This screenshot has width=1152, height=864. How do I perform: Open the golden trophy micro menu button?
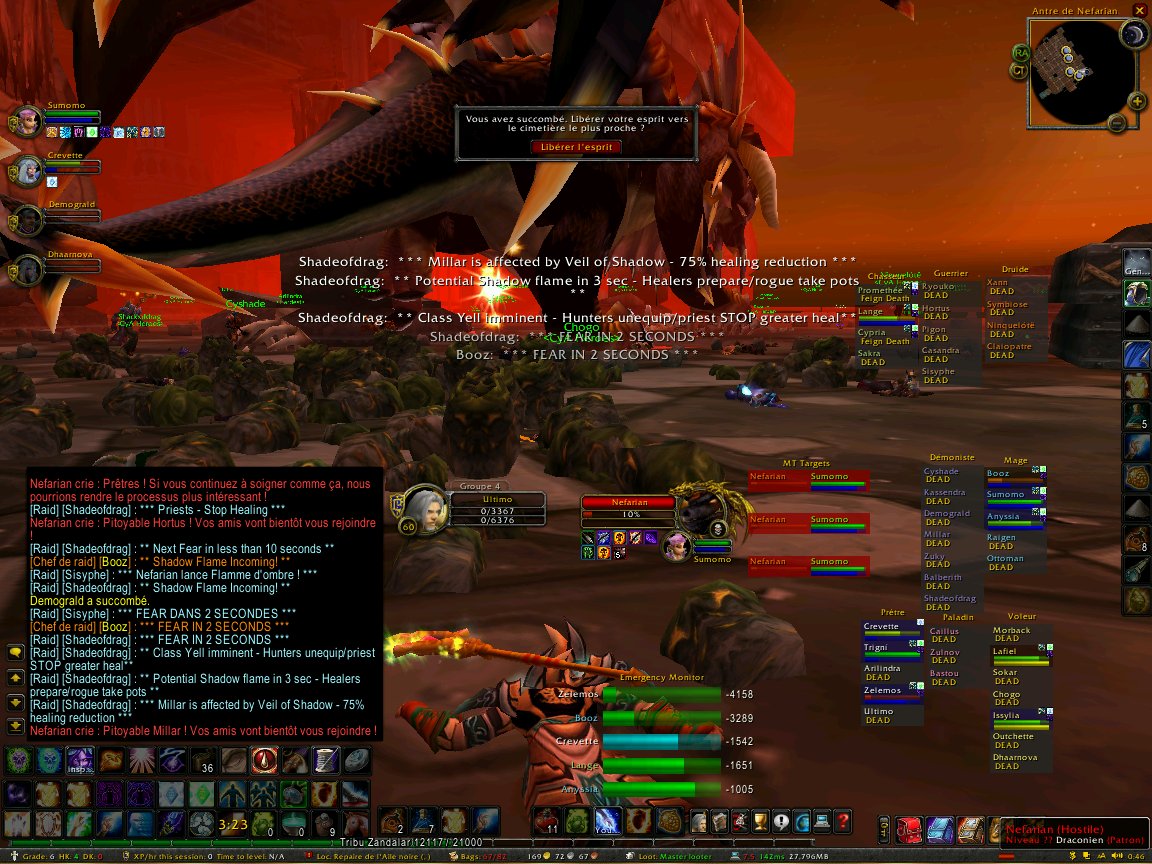pyautogui.click(x=759, y=821)
